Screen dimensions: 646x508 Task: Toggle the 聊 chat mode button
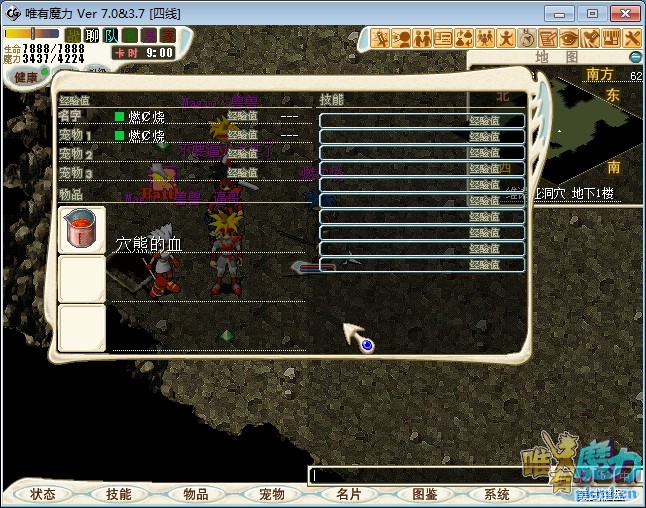(91, 36)
